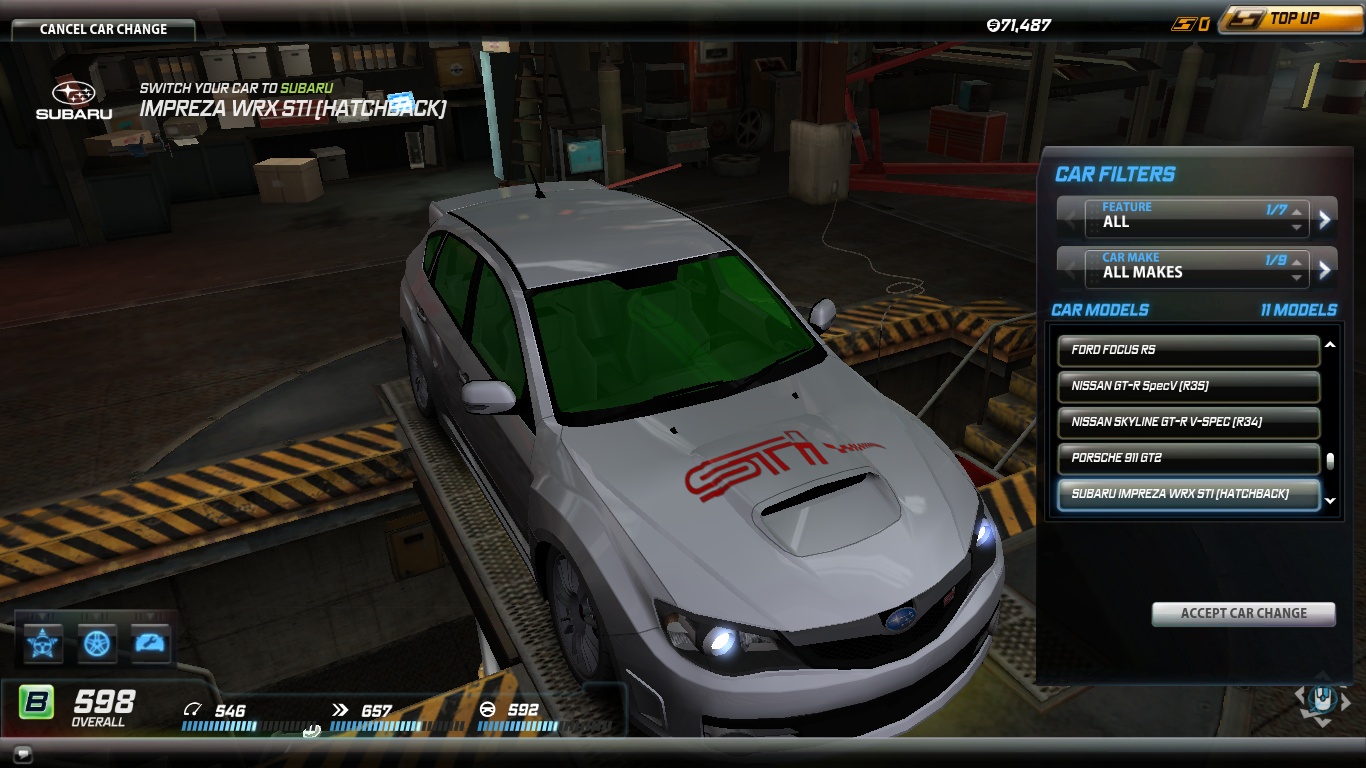Cancel the car change
This screenshot has height=768, width=1366.
tap(103, 29)
